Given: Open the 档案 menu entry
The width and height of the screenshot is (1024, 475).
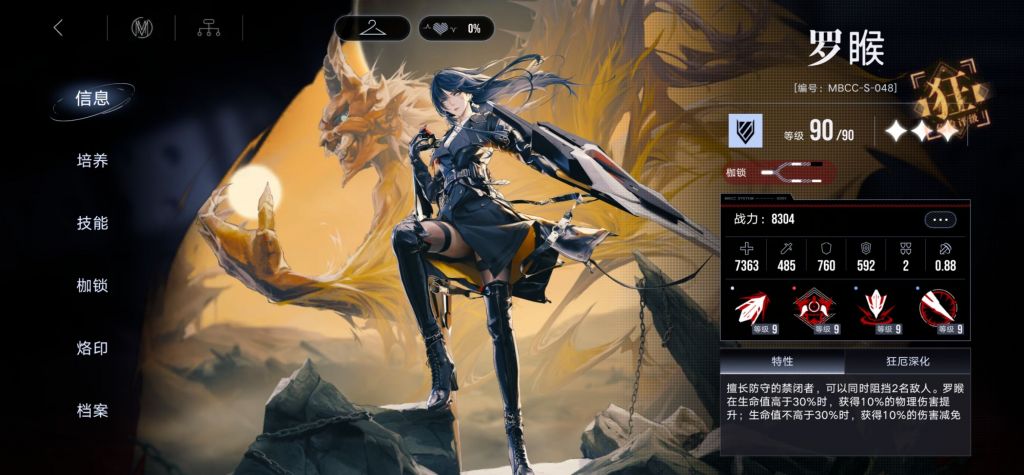Looking at the screenshot, I should [92, 410].
